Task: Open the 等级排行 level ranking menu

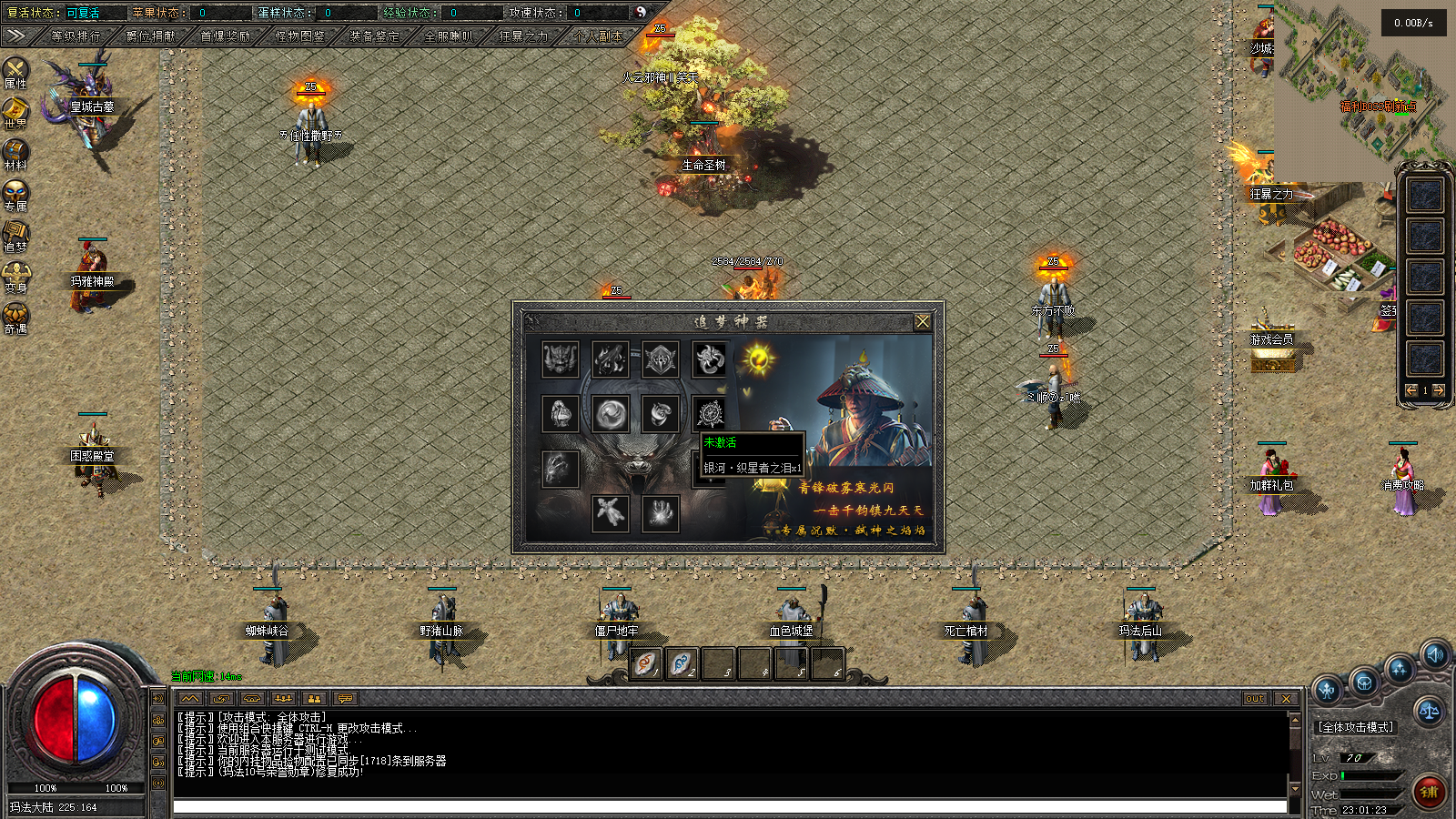Action: [76, 36]
